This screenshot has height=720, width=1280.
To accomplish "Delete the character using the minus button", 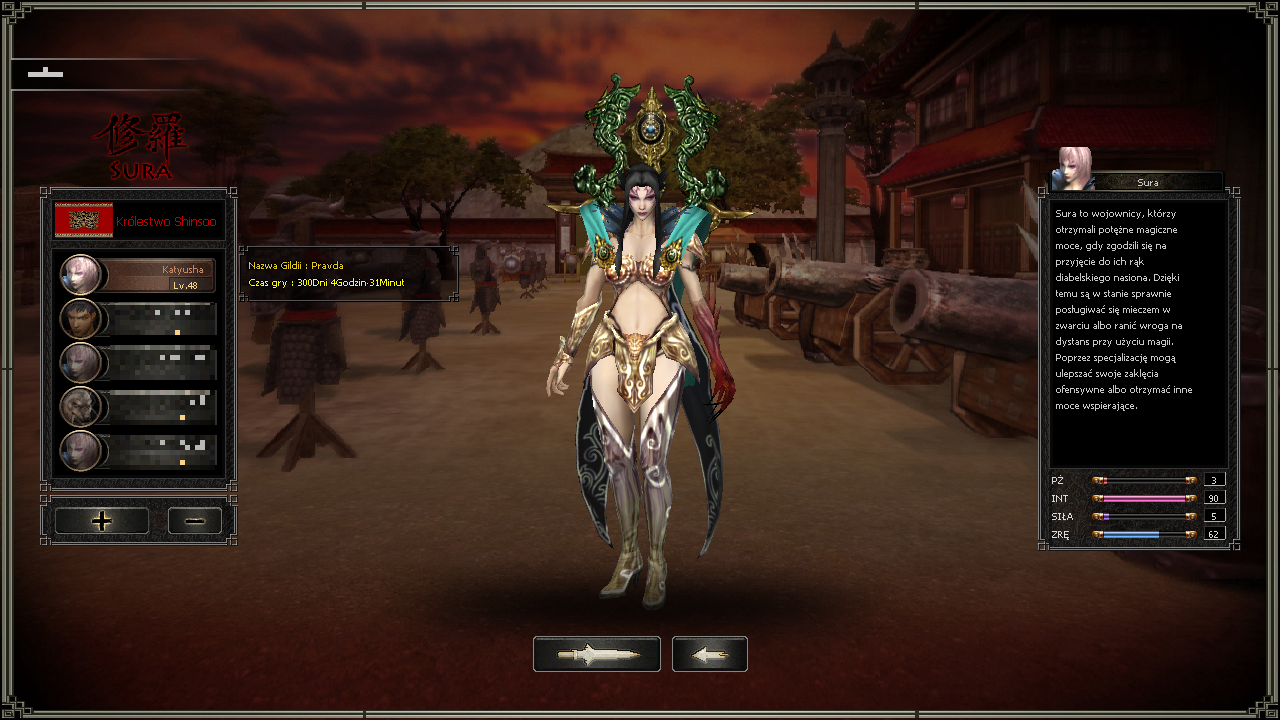I will 195,521.
